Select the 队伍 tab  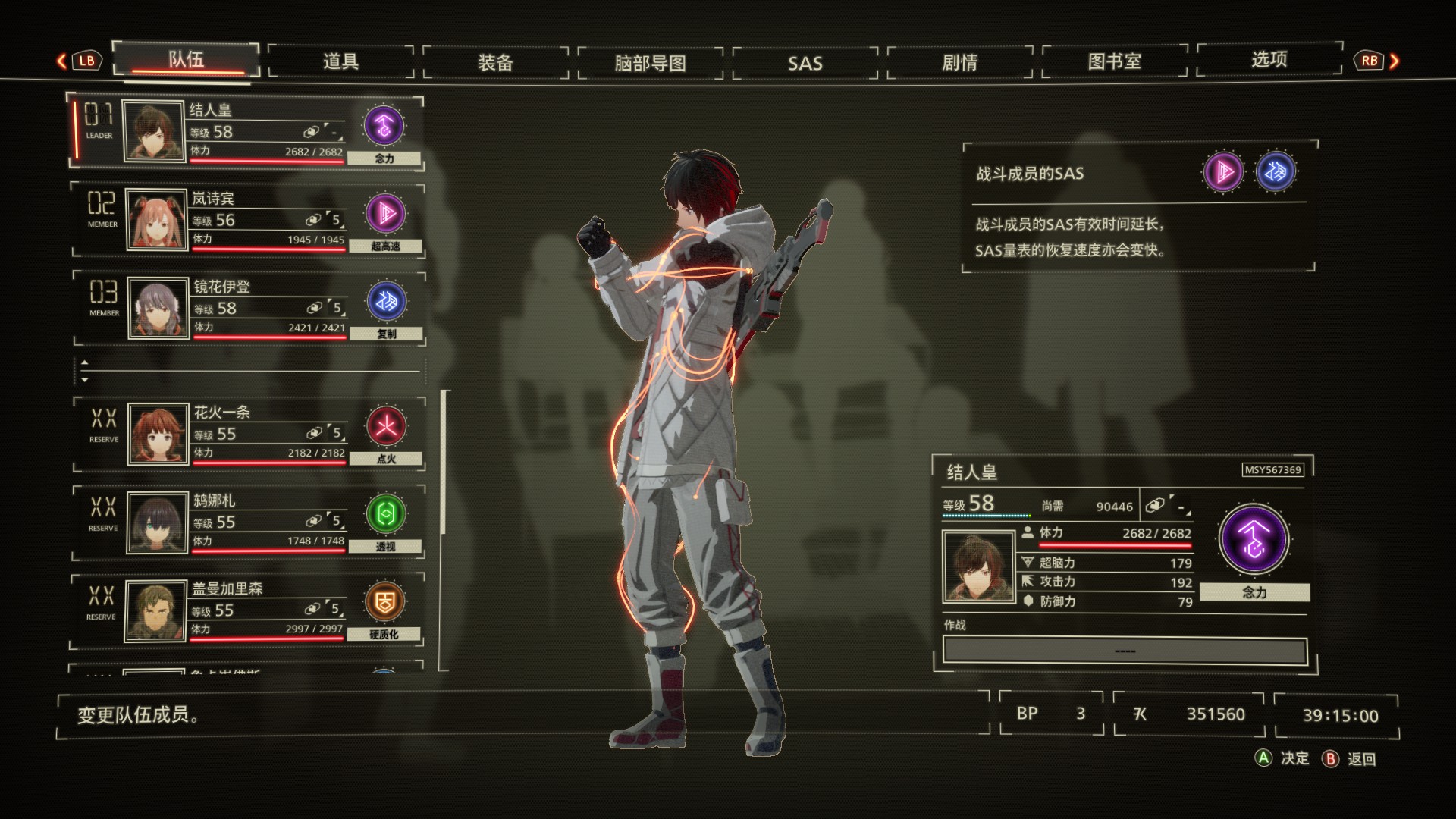(186, 59)
